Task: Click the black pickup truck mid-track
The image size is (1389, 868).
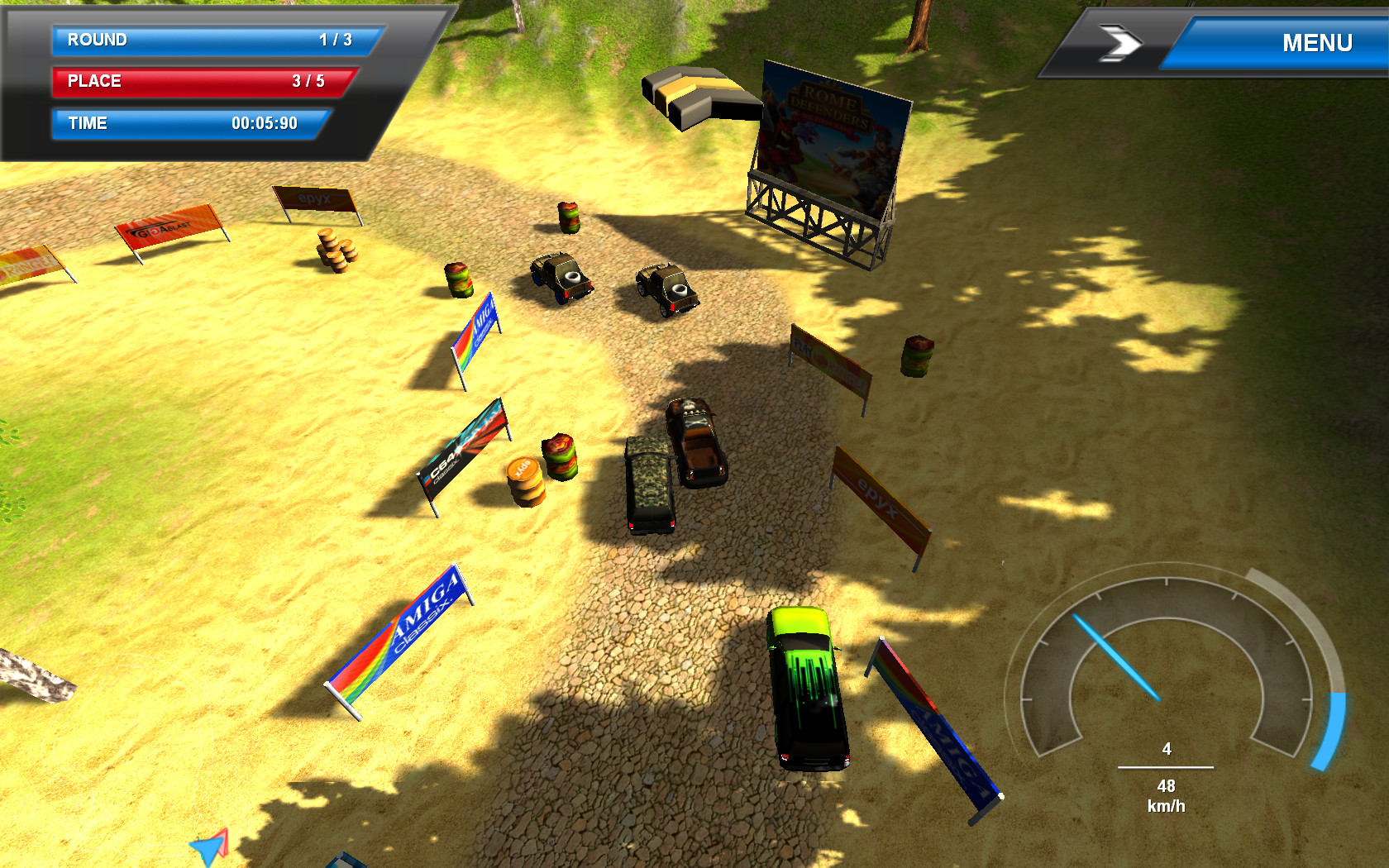Action: click(x=694, y=438)
